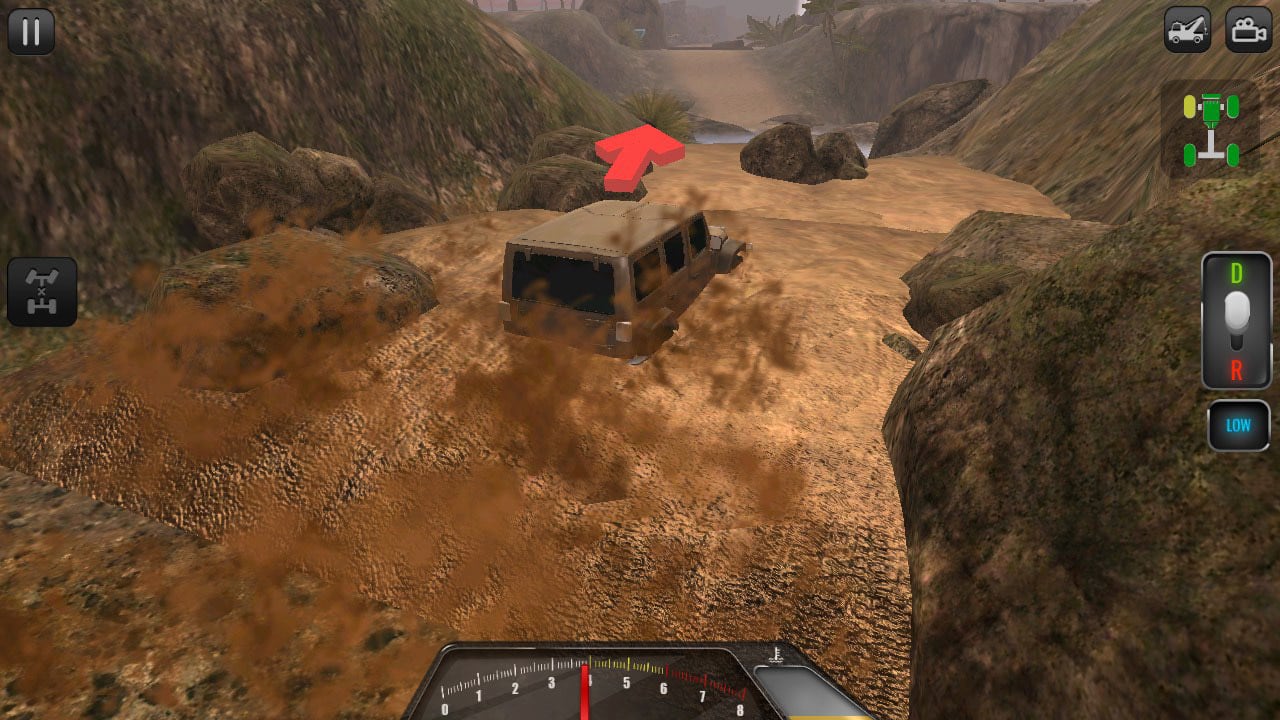The image size is (1280, 720).
Task: Click the red navigation arrow waypoint
Action: [640, 155]
